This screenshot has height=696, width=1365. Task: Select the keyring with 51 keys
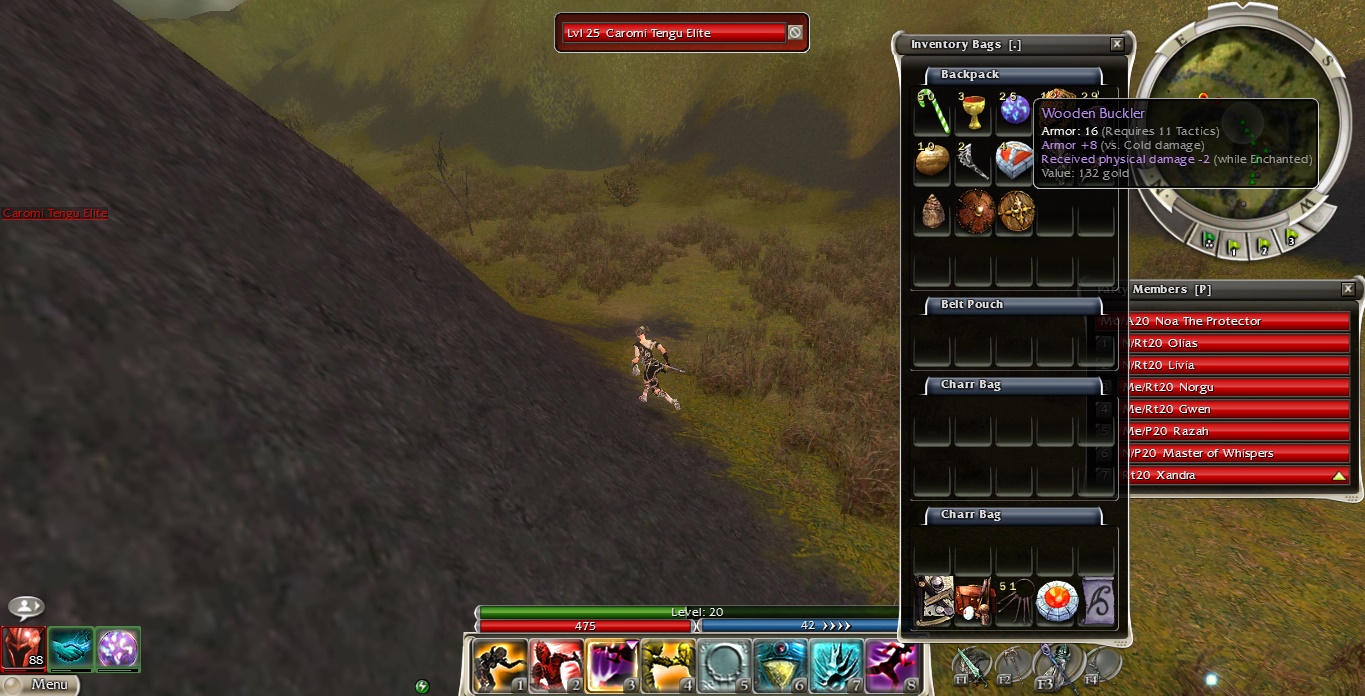coord(1014,603)
